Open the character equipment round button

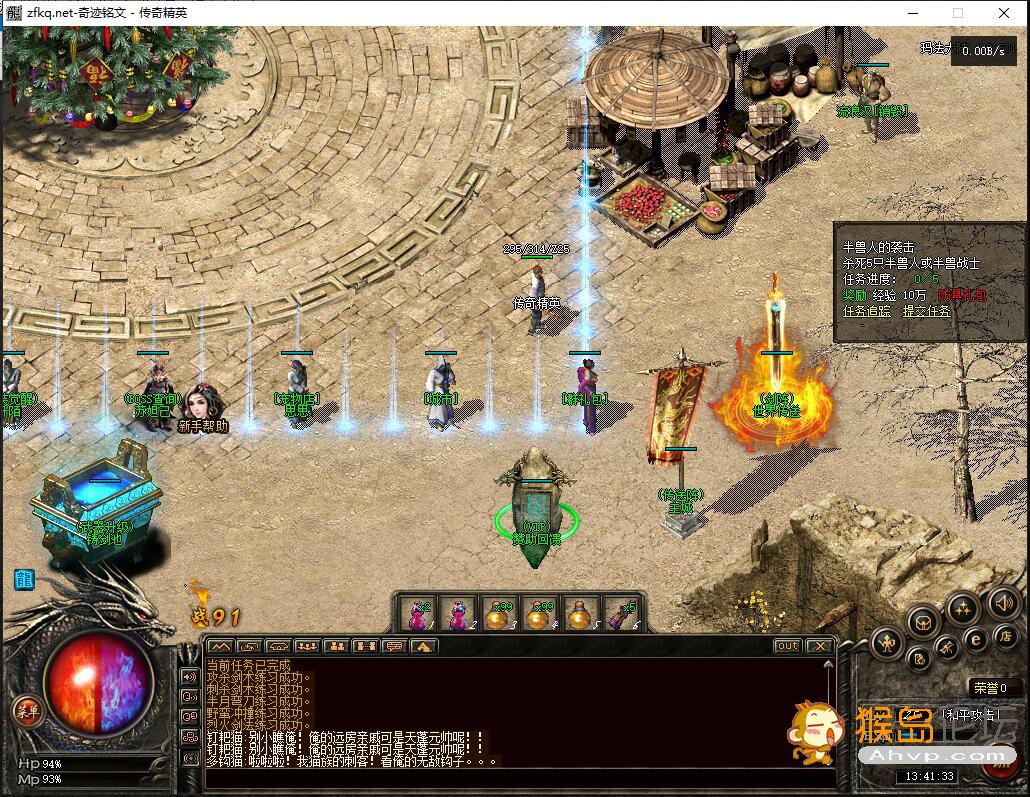(887, 643)
